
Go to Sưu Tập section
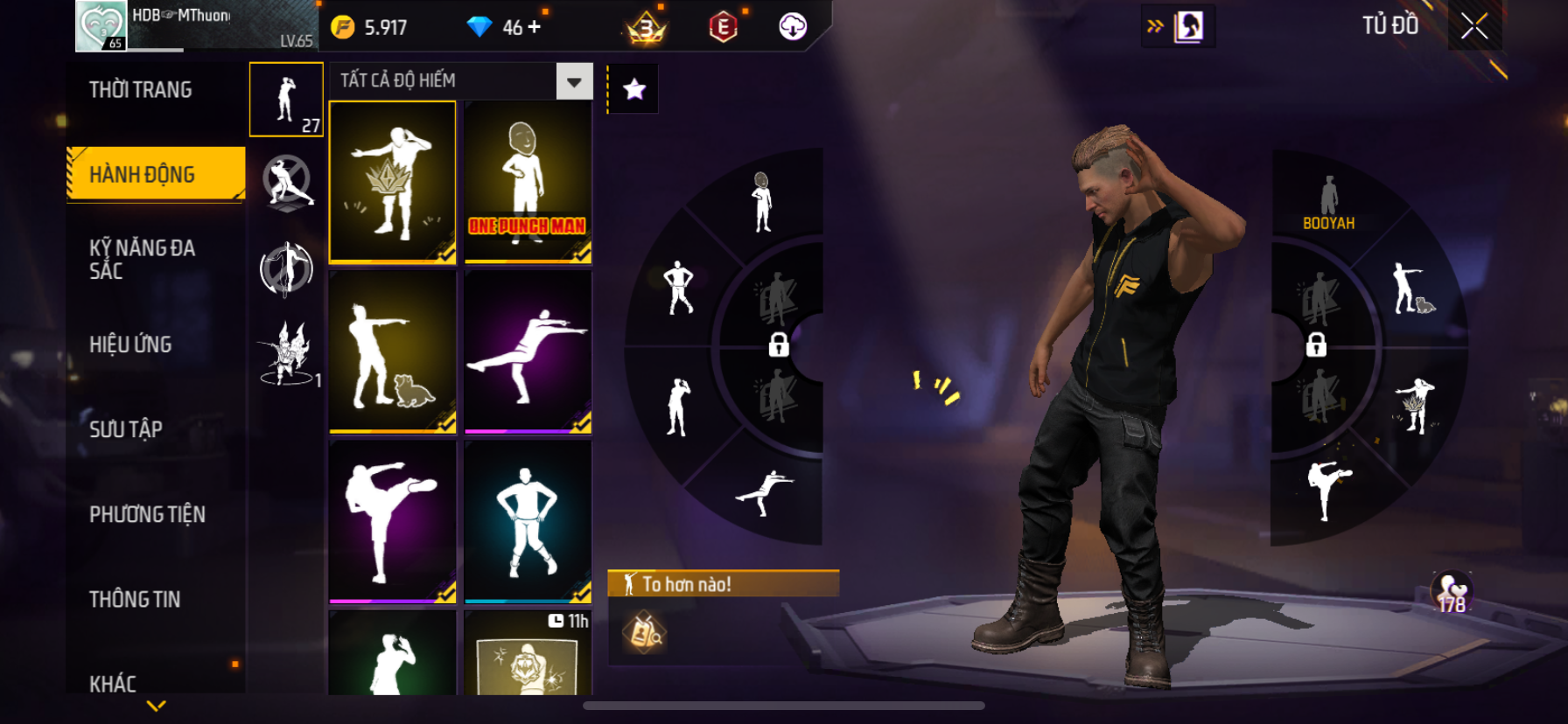tap(126, 429)
